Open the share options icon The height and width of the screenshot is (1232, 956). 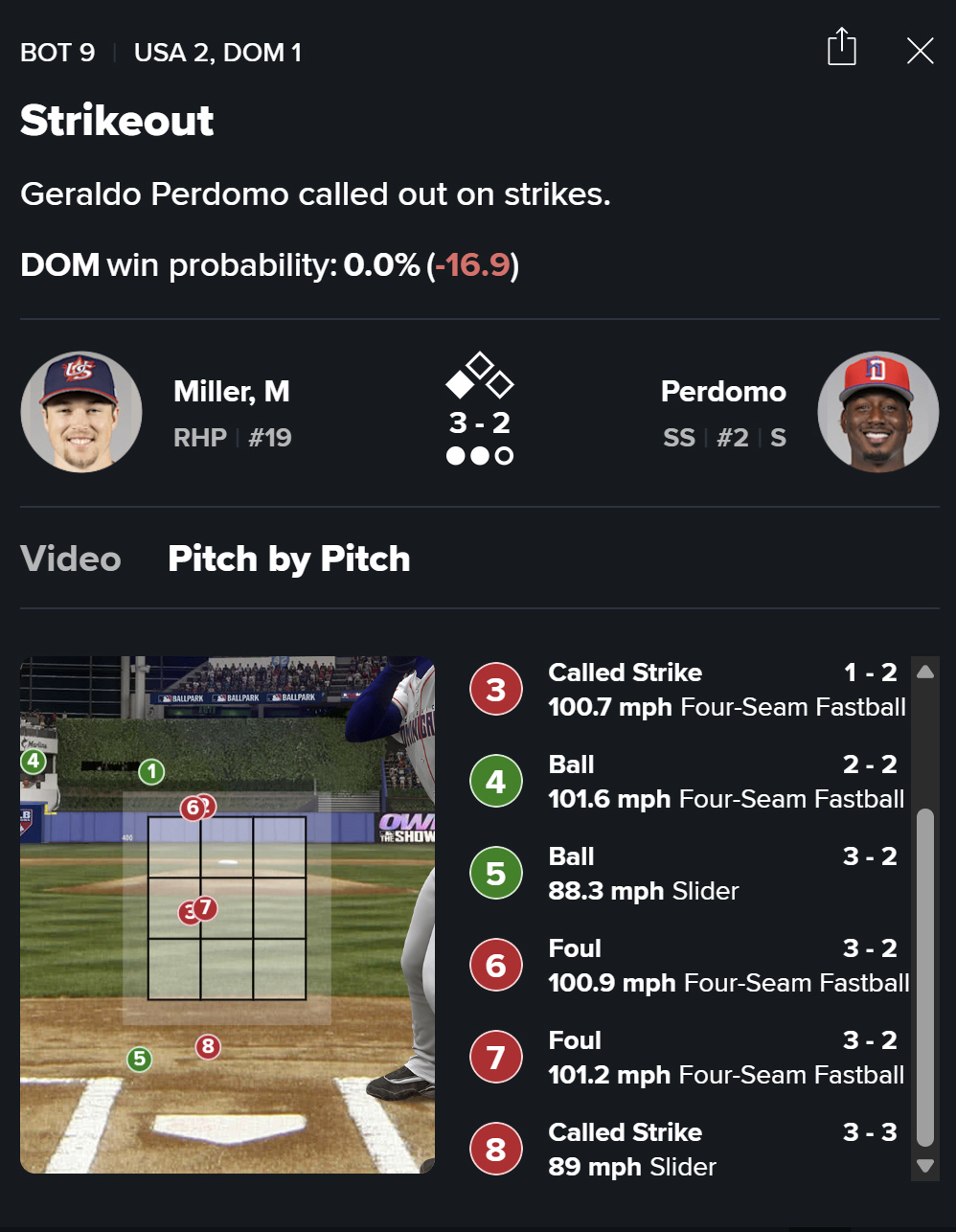coord(841,48)
